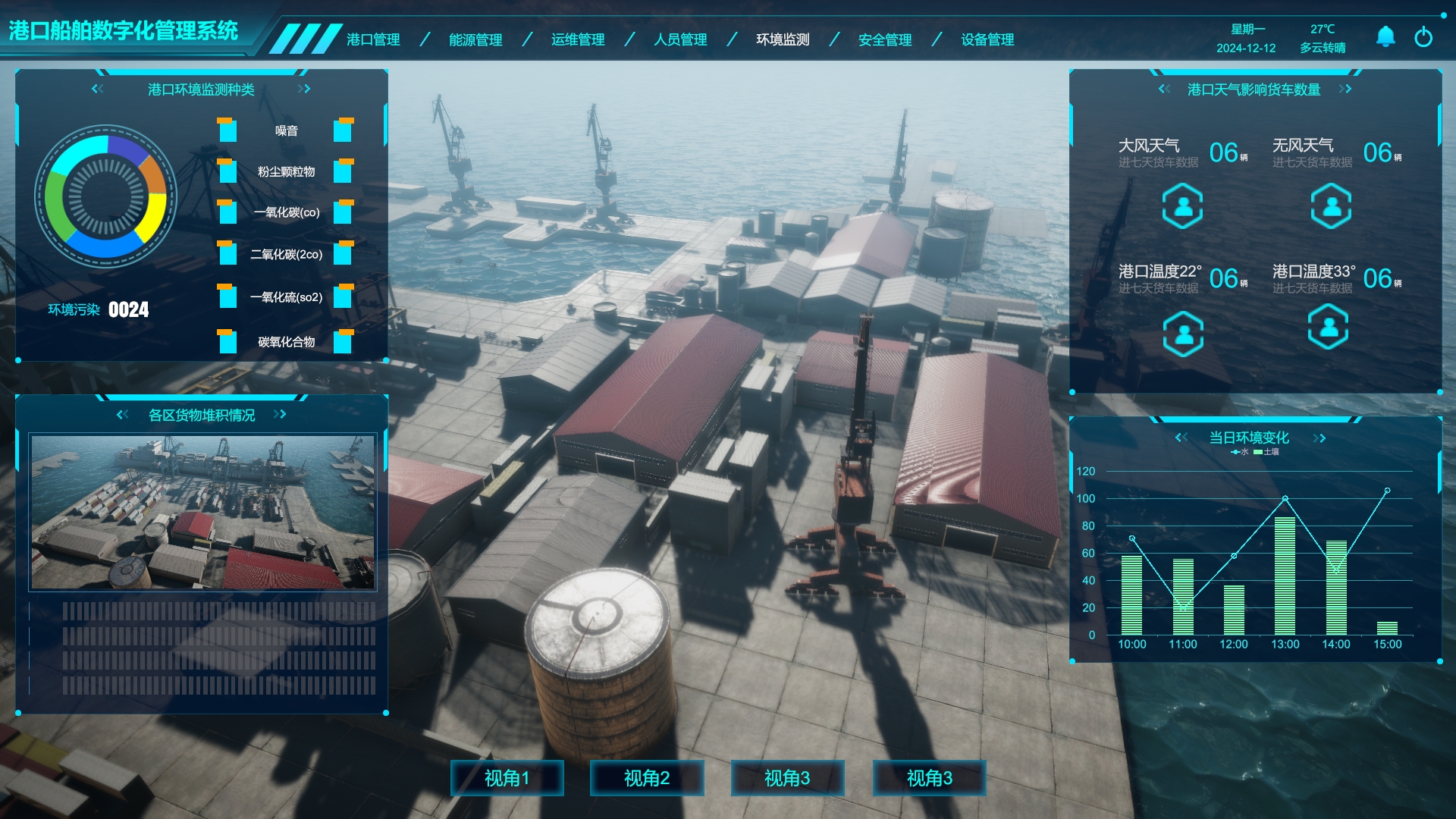Select the 运维管理 tab
The image size is (1456, 819).
pos(578,39)
